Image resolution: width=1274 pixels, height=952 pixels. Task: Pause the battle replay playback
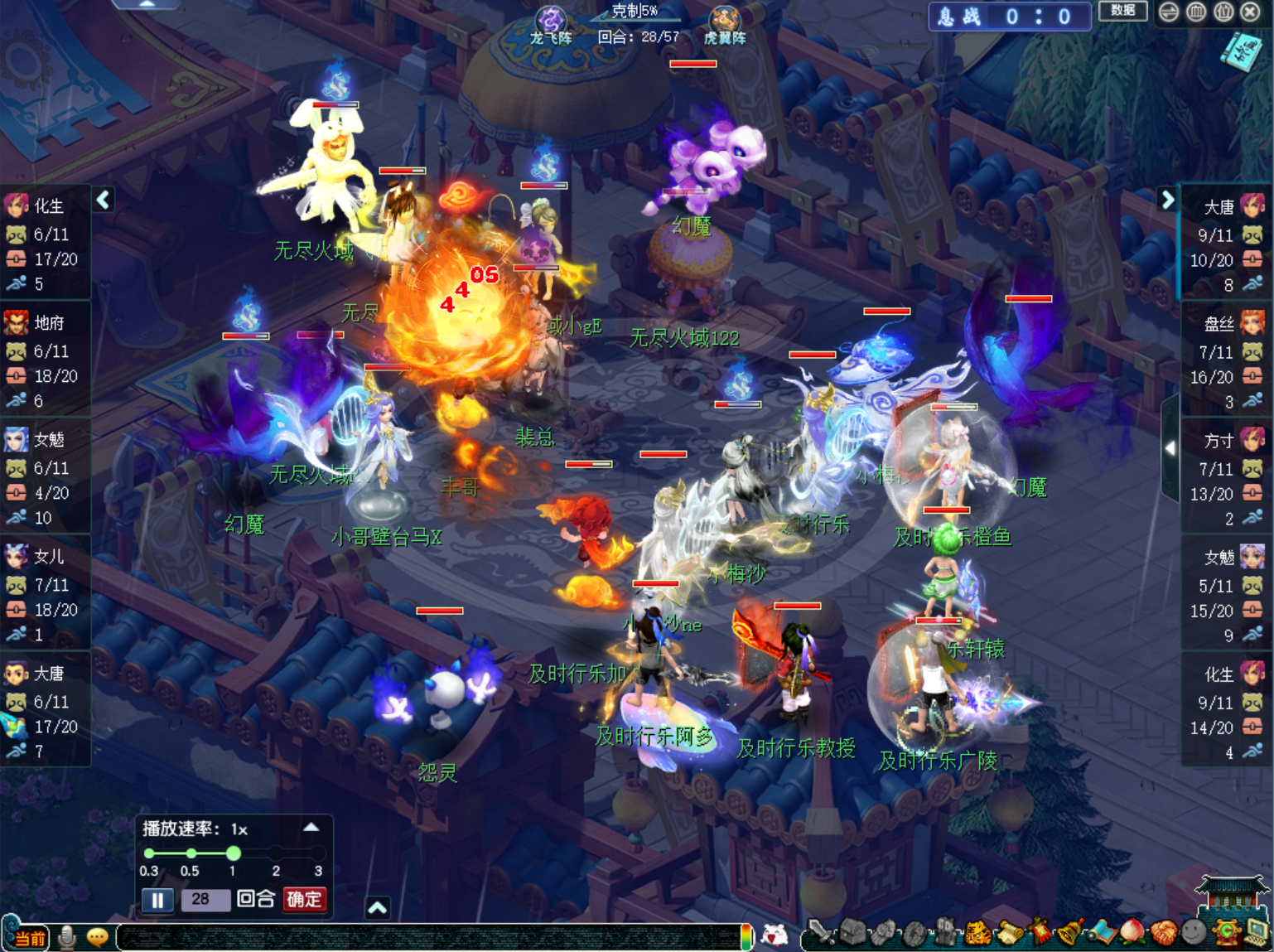(157, 900)
